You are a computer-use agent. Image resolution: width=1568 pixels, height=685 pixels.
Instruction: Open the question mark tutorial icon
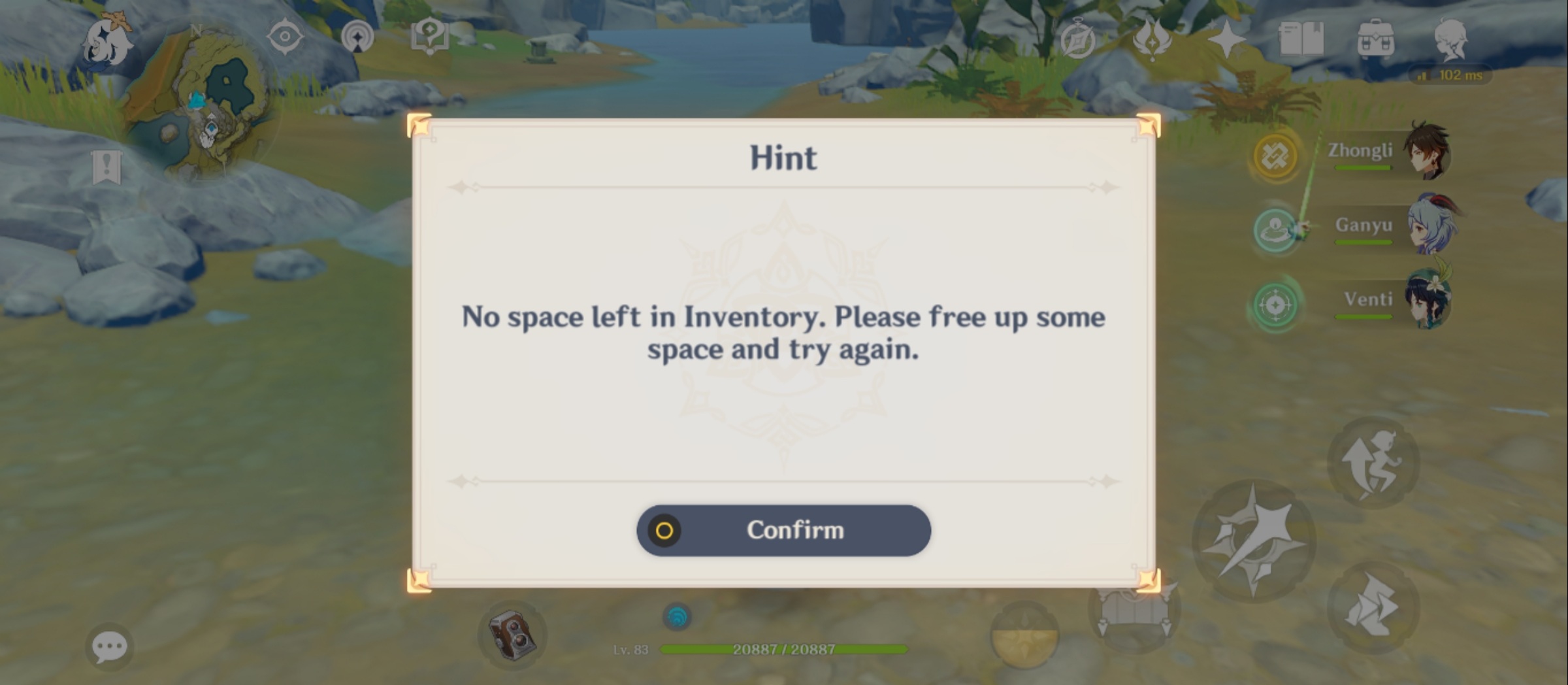(429, 36)
